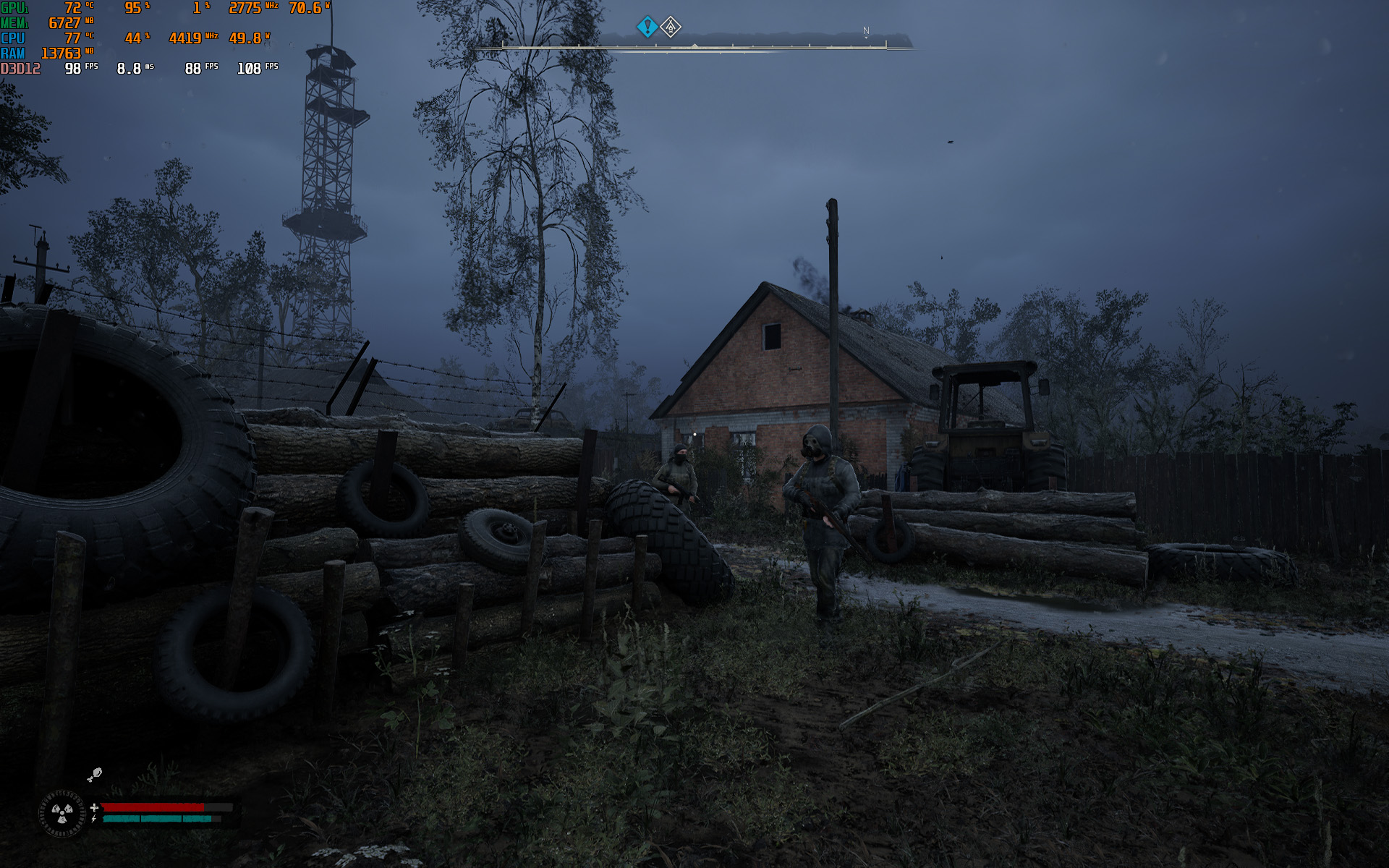
Task: Click the D3D12 label in the performance overlay
Action: [20, 69]
